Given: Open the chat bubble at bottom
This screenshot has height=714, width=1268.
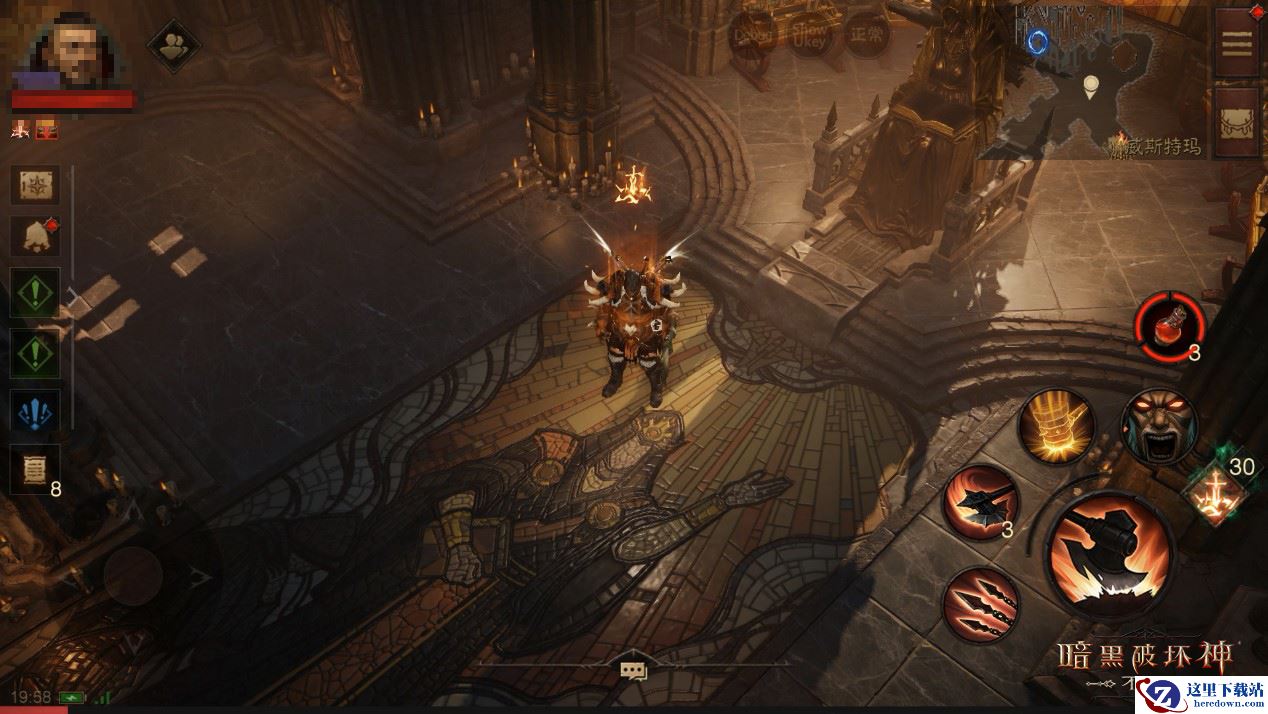Looking at the screenshot, I should click(633, 671).
